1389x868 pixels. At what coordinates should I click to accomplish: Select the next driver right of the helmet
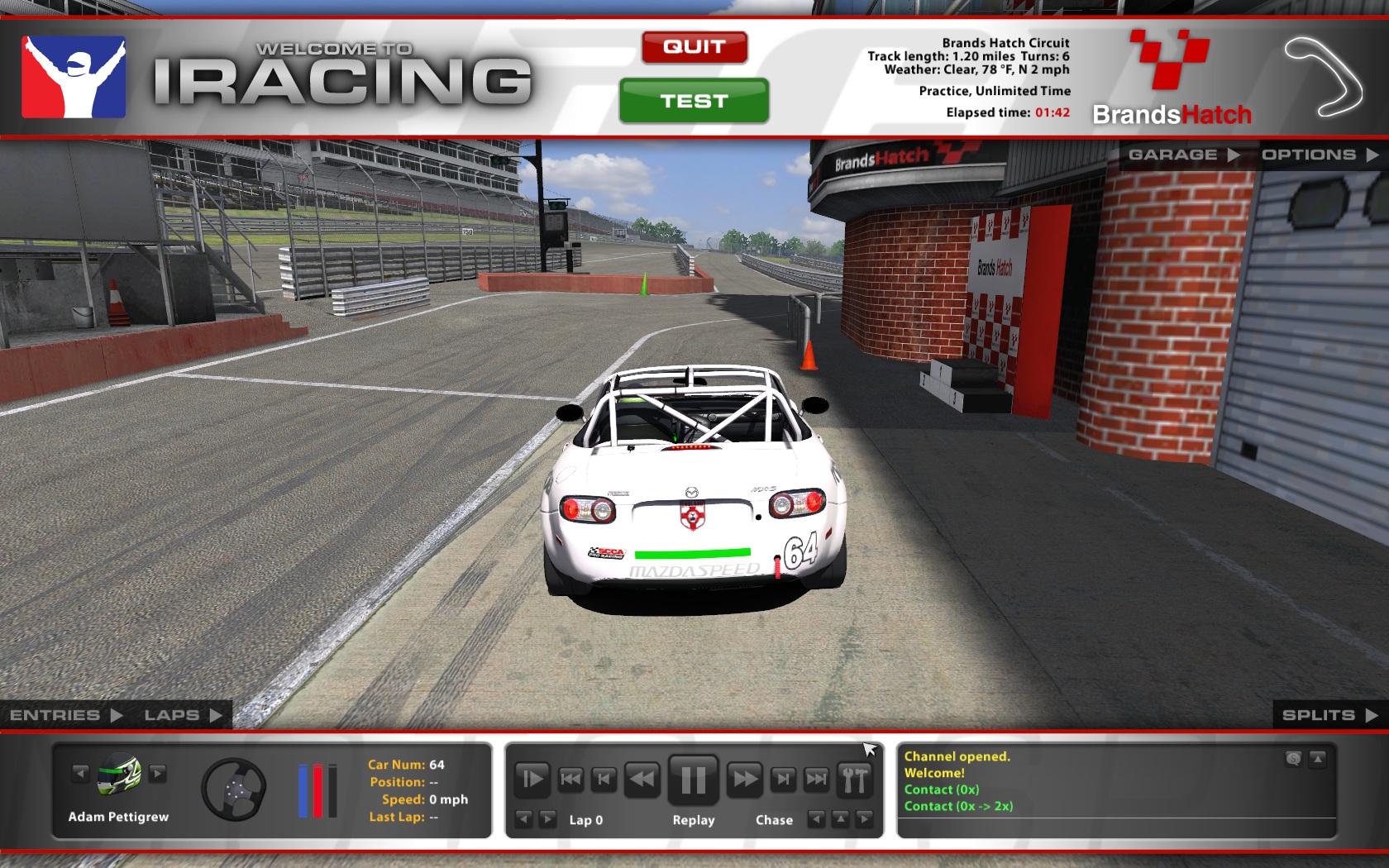158,774
